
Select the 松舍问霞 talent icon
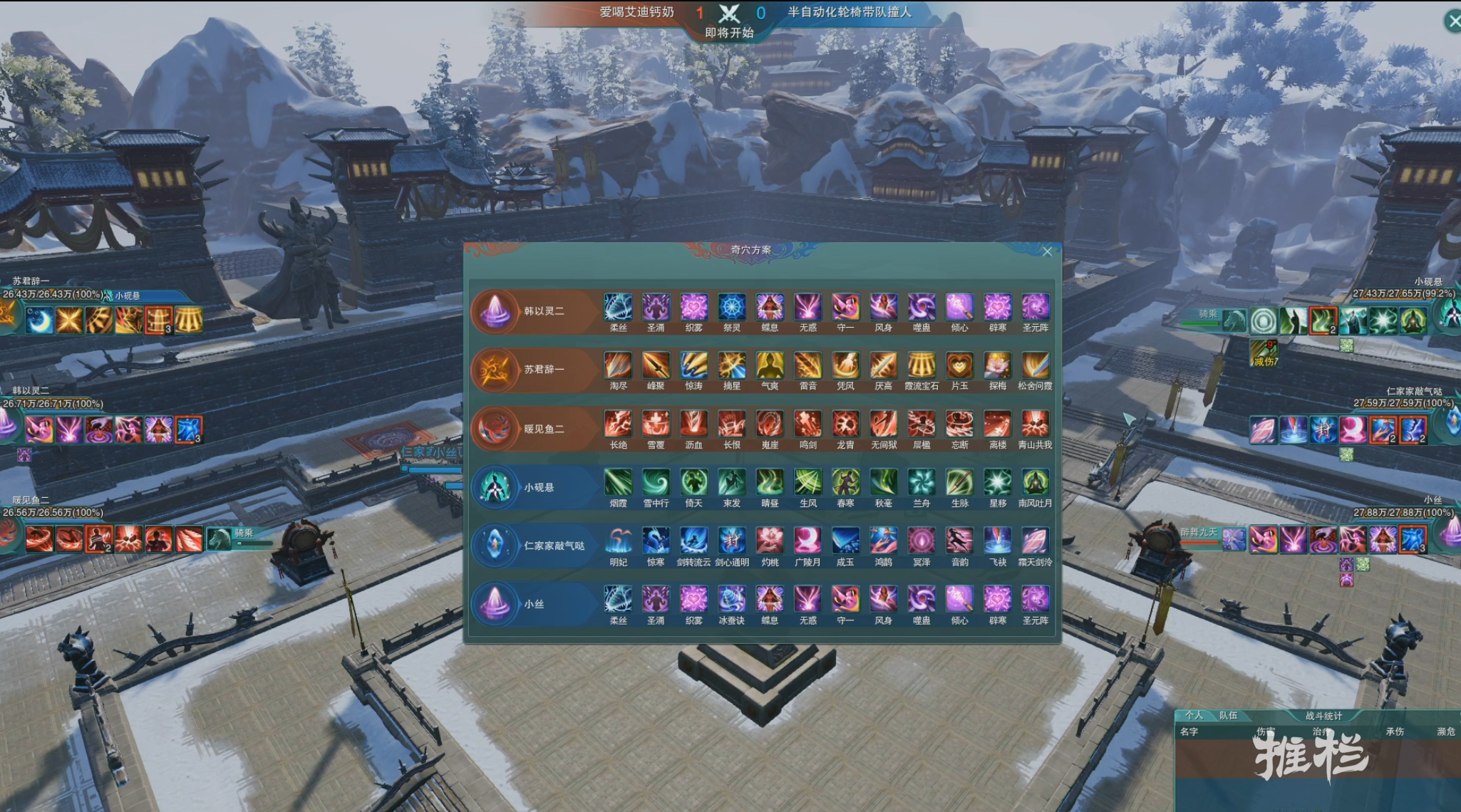coord(1036,366)
